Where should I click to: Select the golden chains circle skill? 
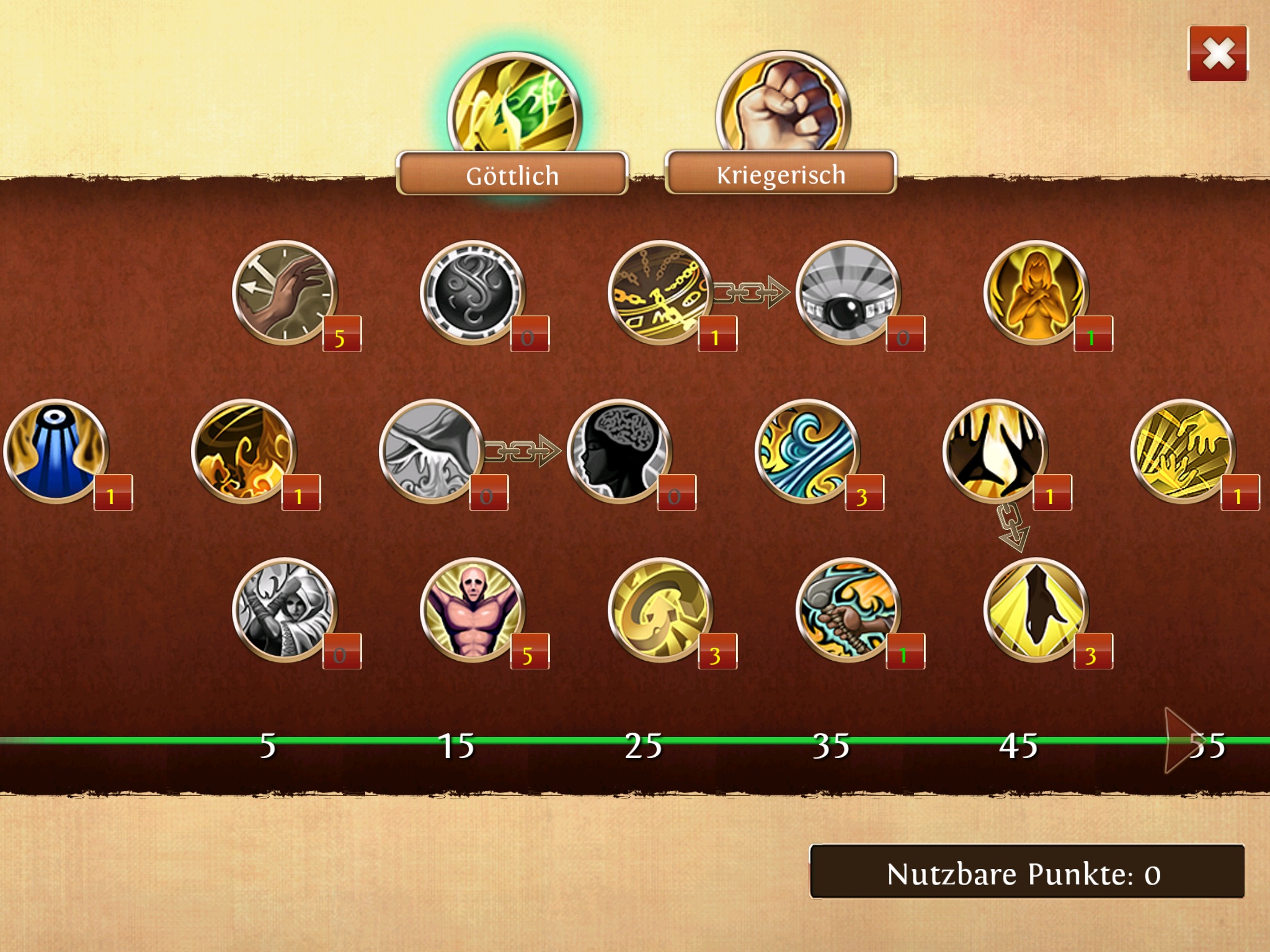point(660,293)
